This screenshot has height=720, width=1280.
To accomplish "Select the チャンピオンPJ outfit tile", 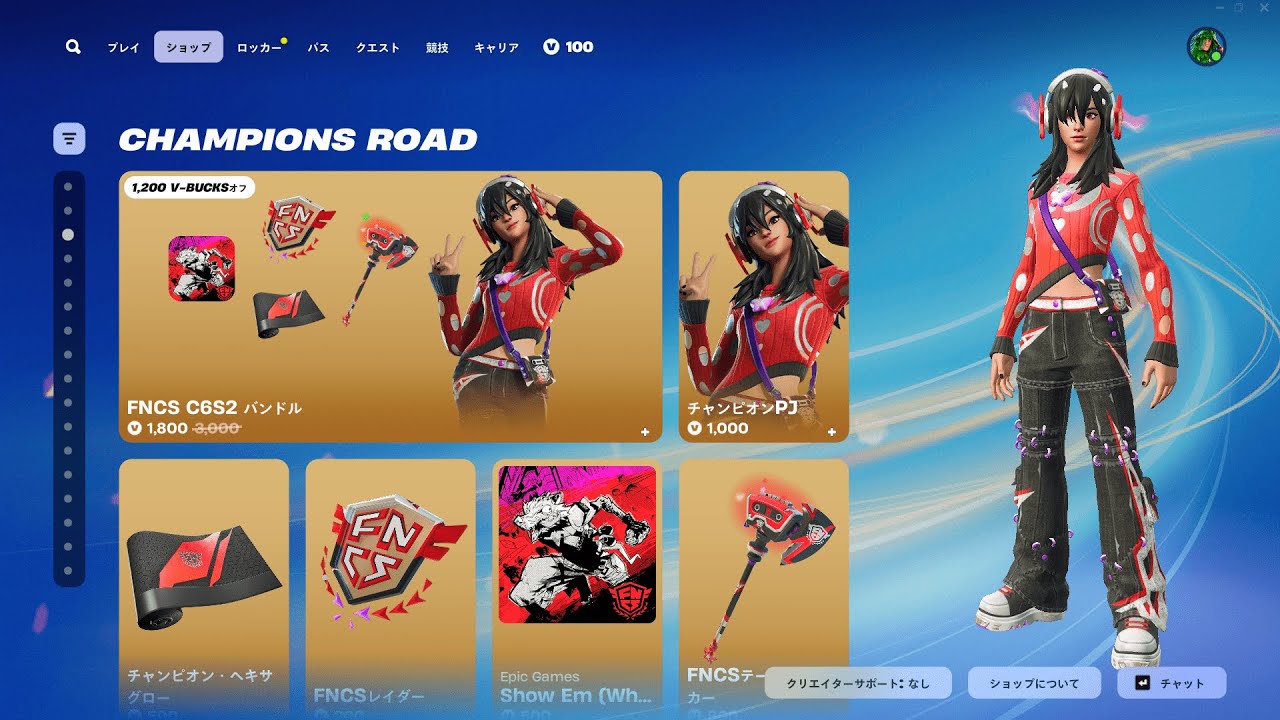I will pyautogui.click(x=764, y=306).
